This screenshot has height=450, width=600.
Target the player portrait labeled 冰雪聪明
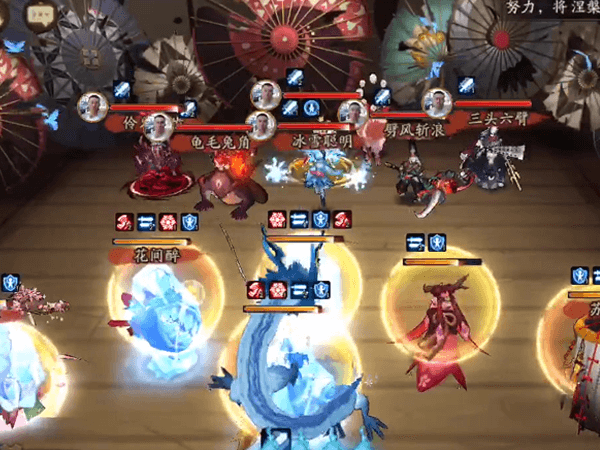(261, 126)
